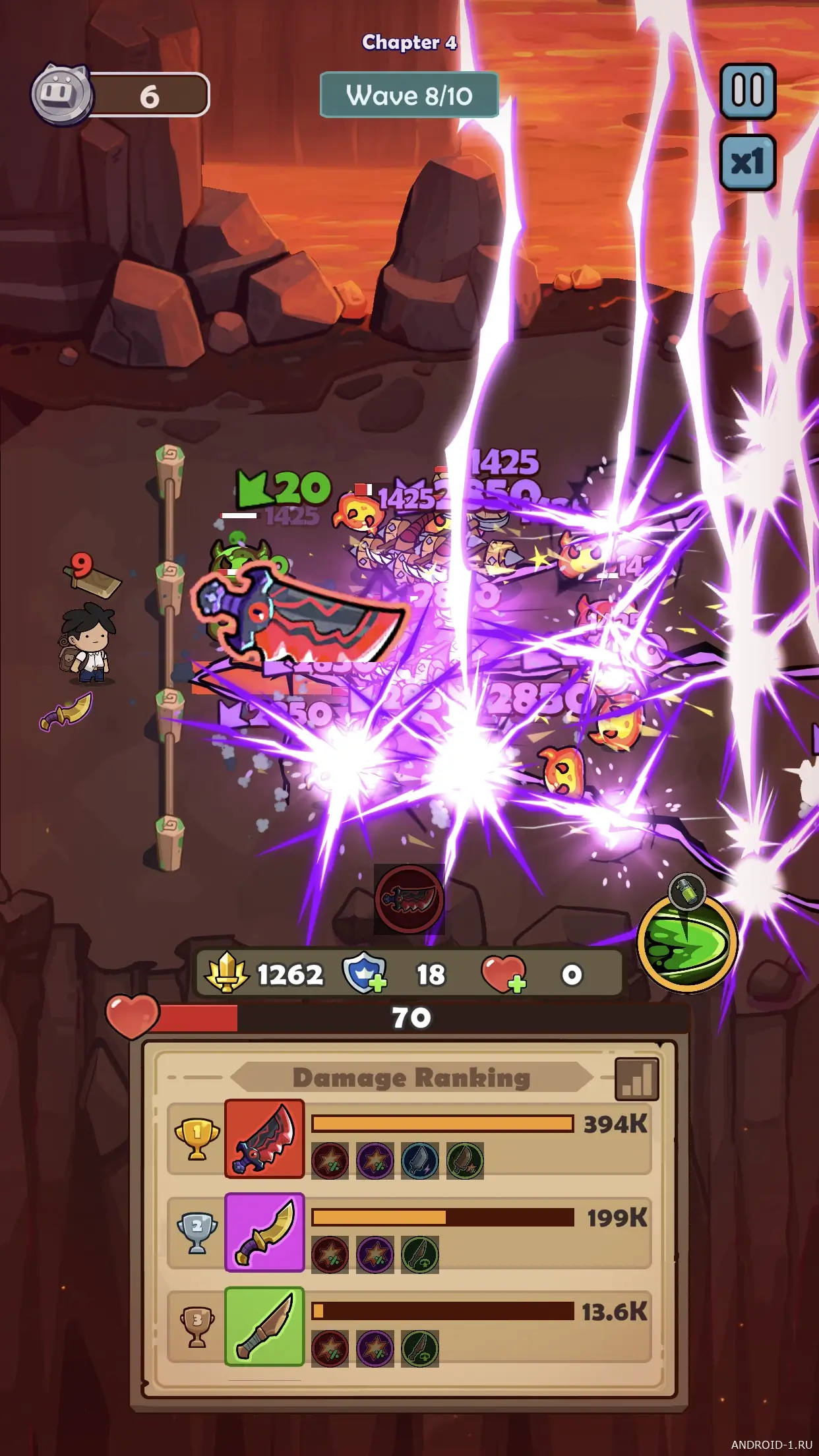
Task: Click the silver pig coin icon
Action: [x=62, y=94]
